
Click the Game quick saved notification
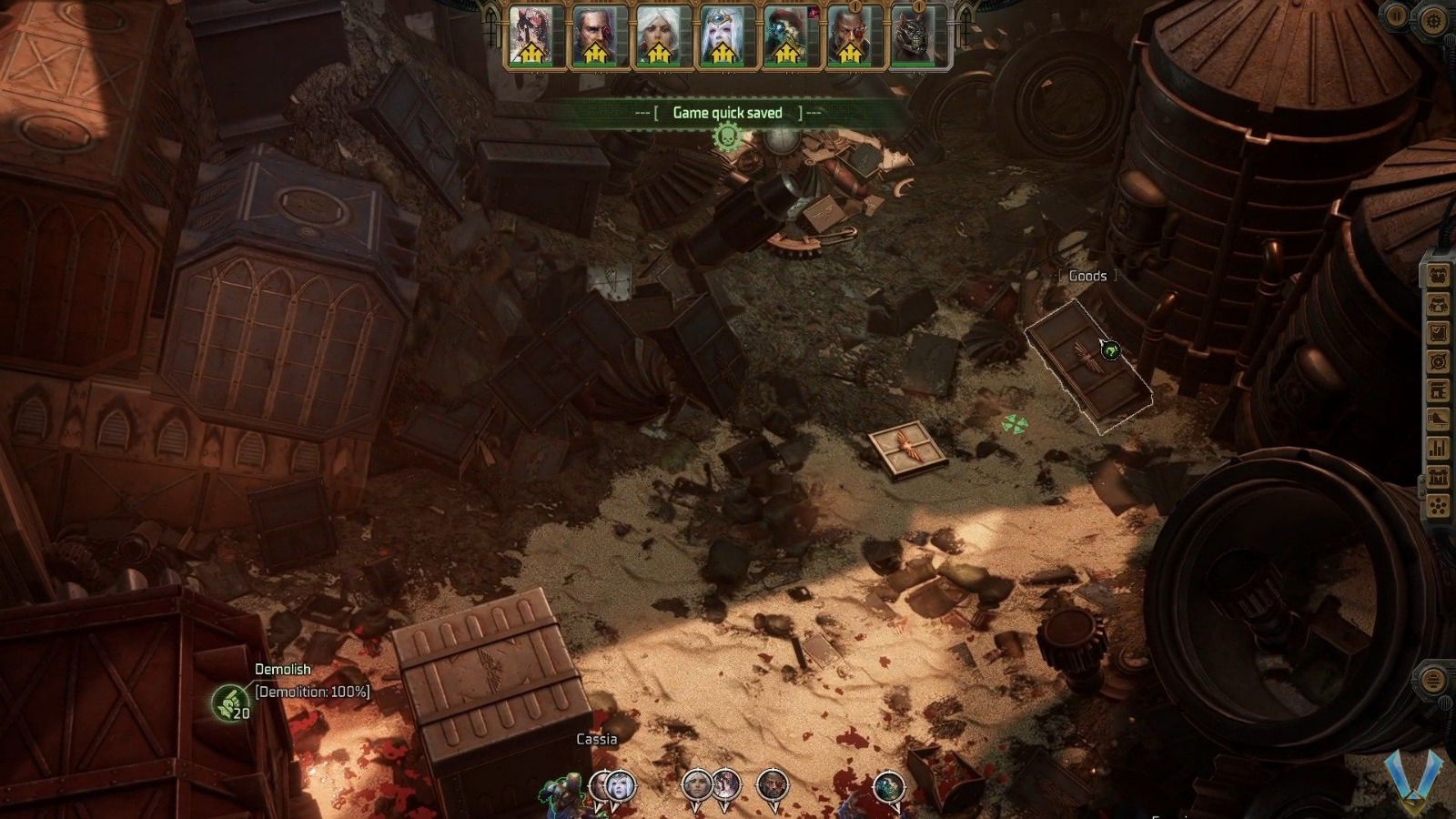pos(728,112)
